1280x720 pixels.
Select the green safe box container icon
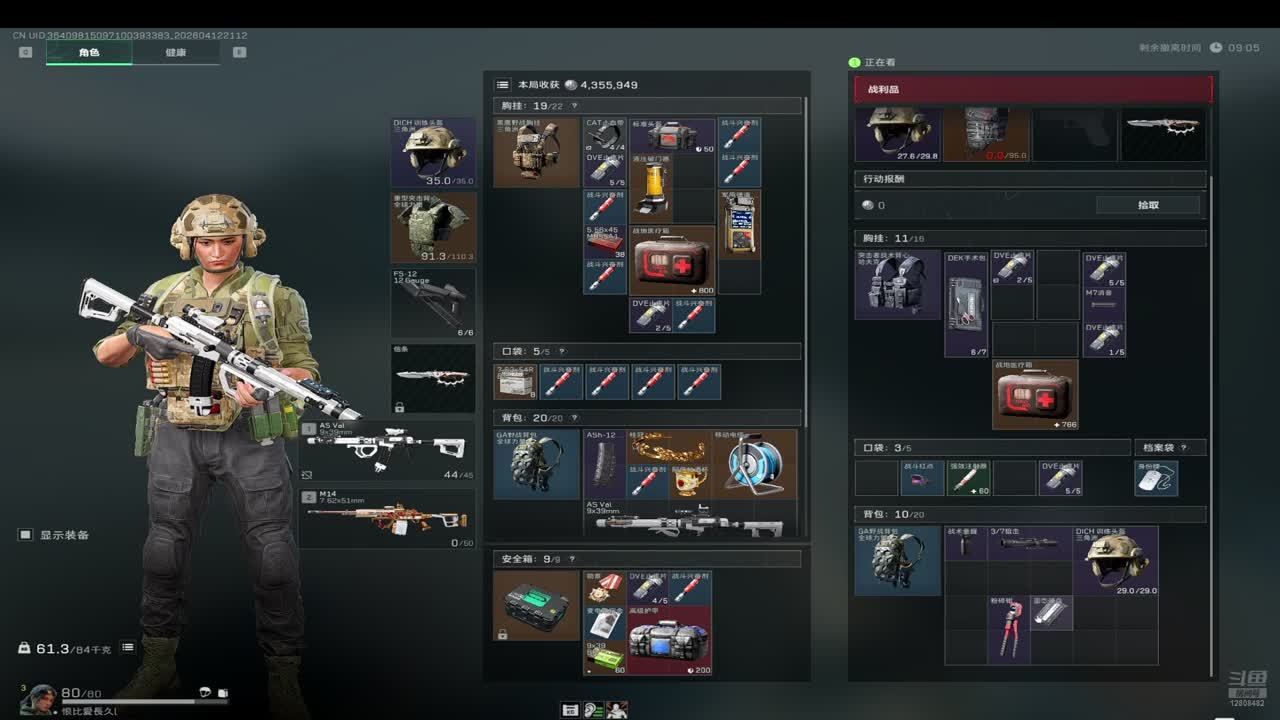[537, 605]
